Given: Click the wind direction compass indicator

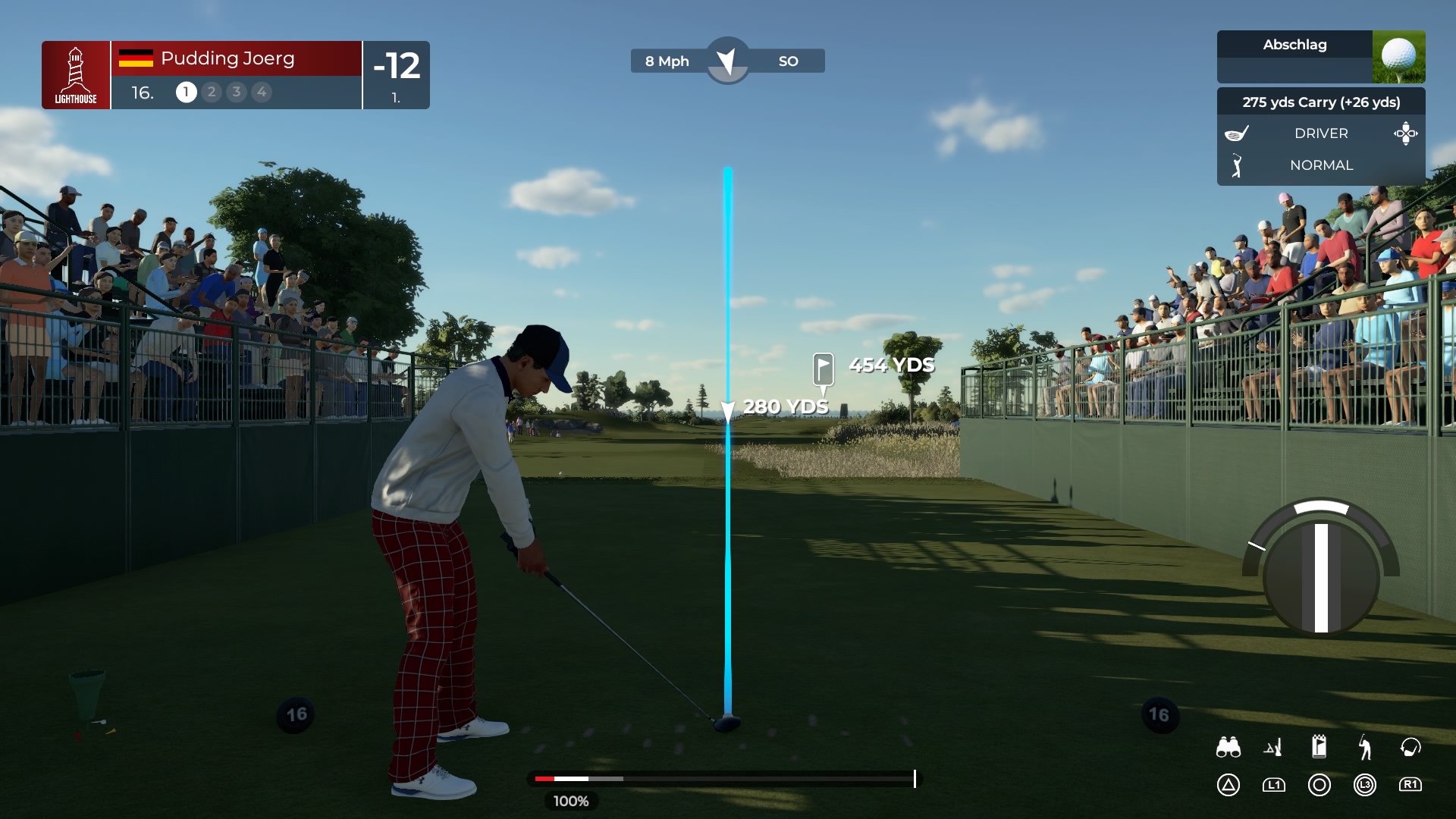Looking at the screenshot, I should coord(727,61).
